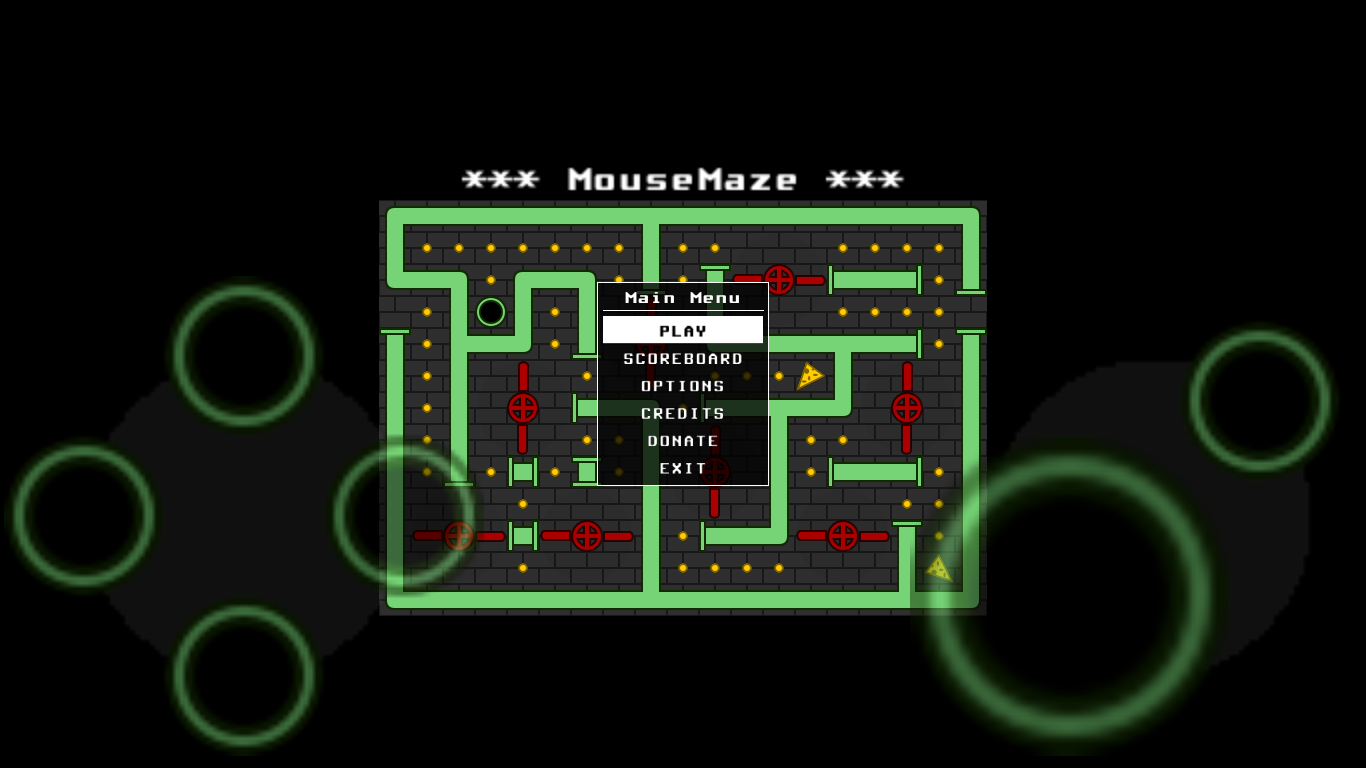Click the cheese wedge in the bottom-right maze corner

(x=938, y=569)
